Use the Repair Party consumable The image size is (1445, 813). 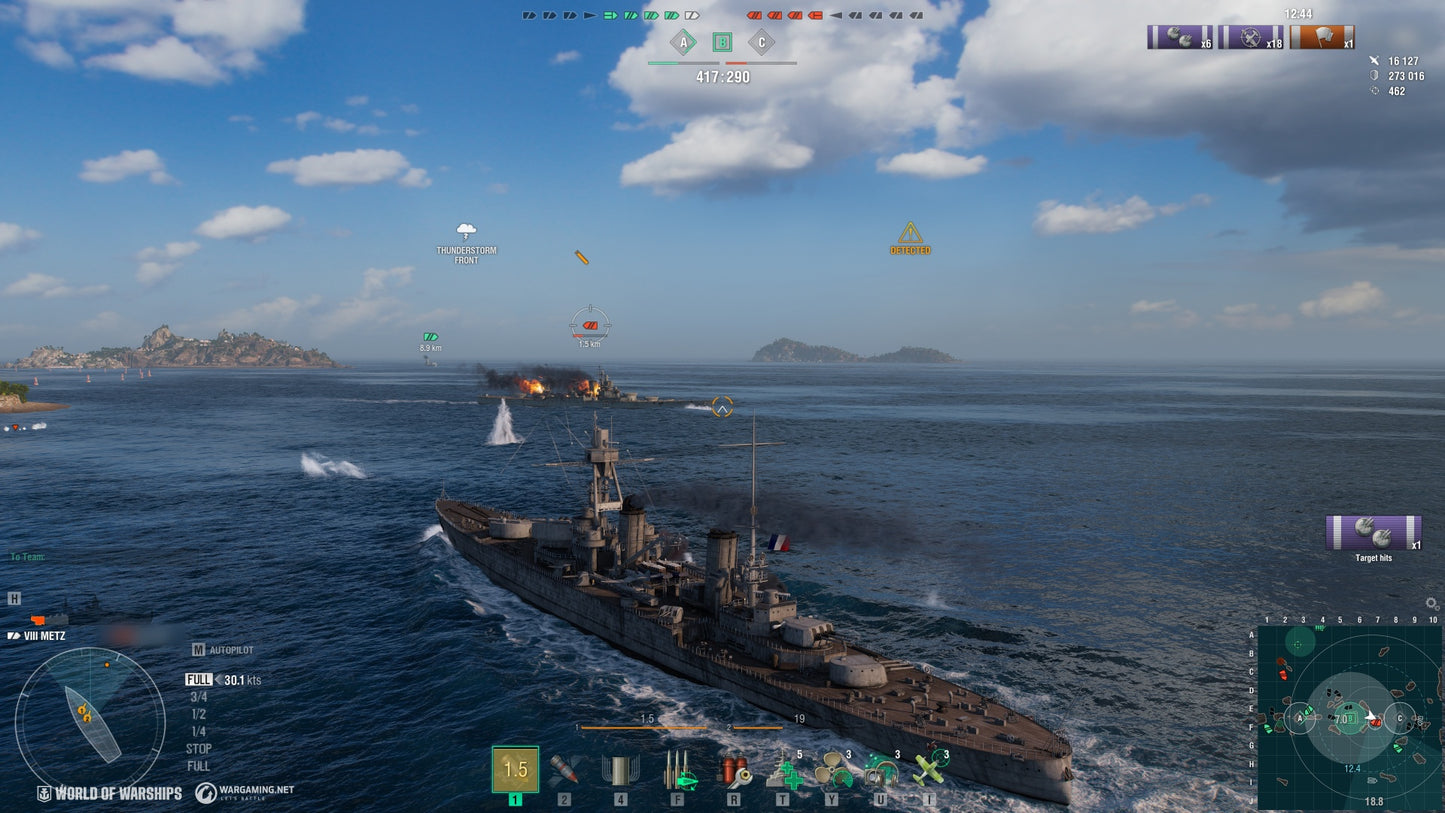[x=788, y=772]
